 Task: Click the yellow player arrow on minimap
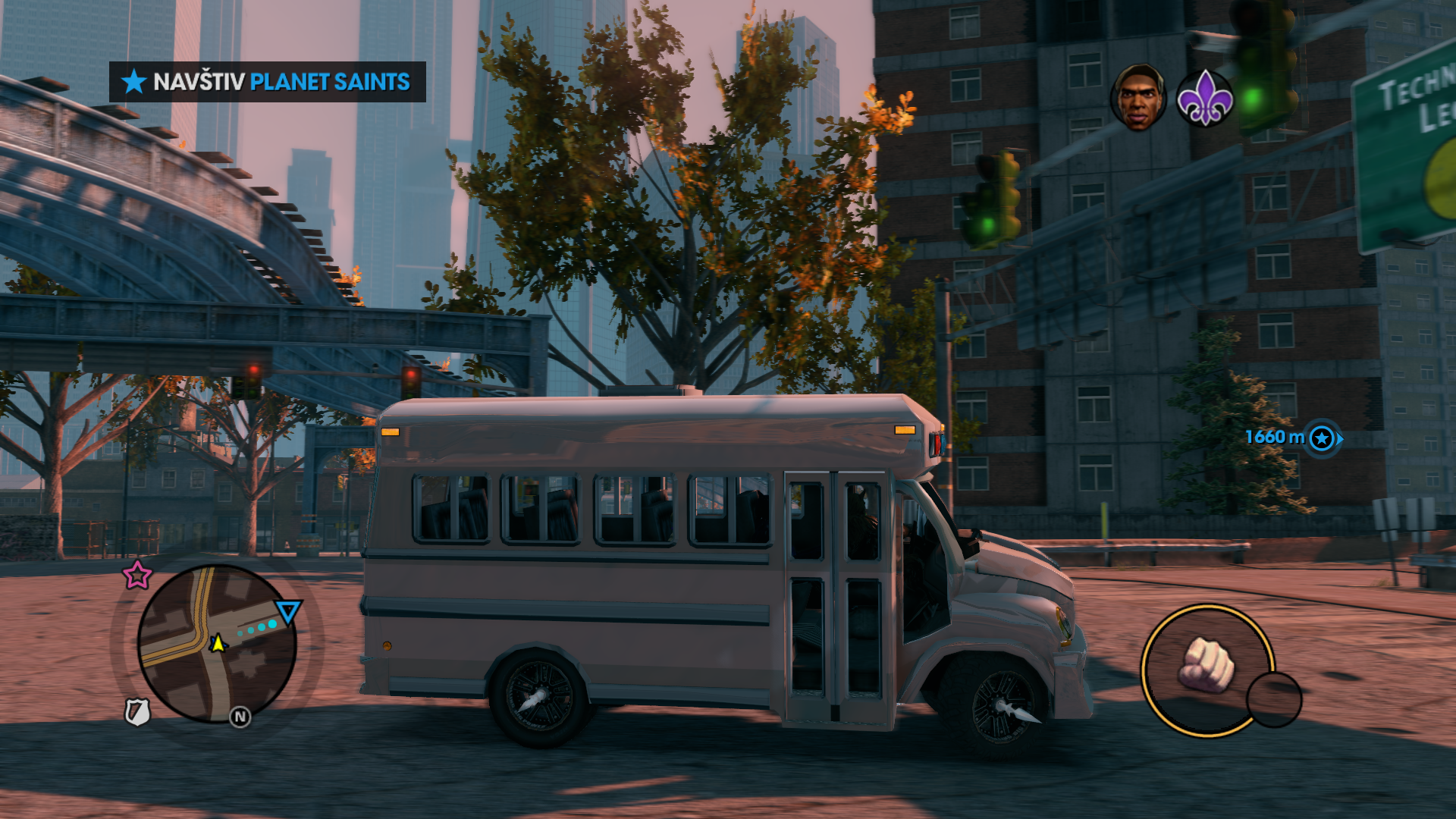coord(218,643)
